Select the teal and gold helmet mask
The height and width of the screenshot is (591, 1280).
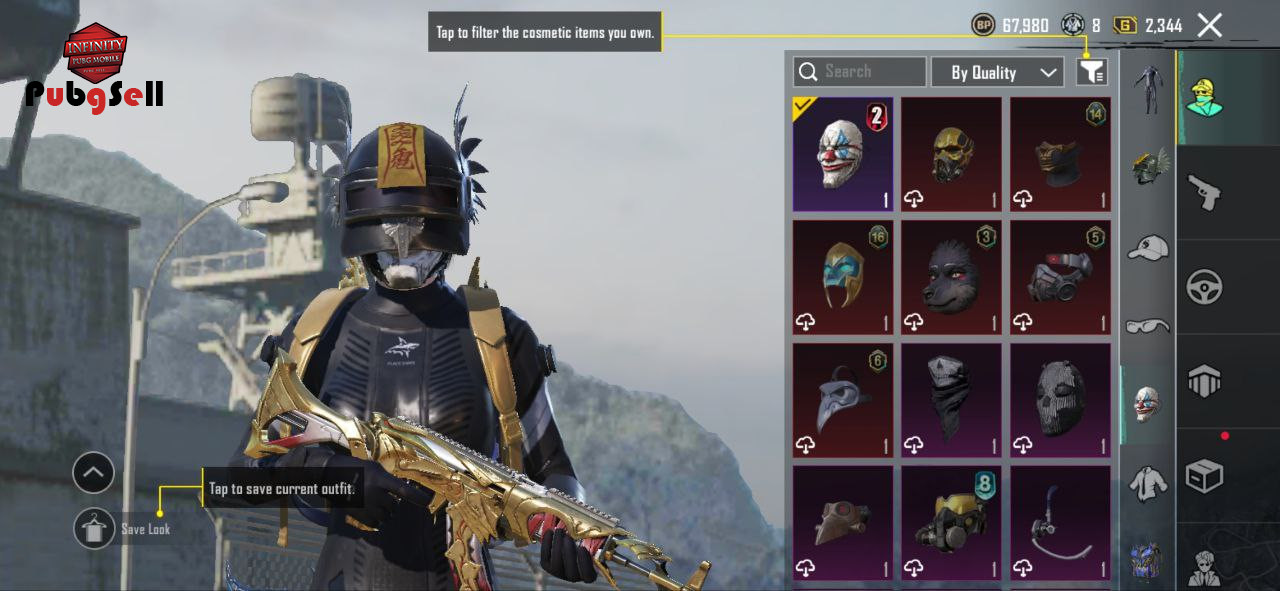[843, 277]
